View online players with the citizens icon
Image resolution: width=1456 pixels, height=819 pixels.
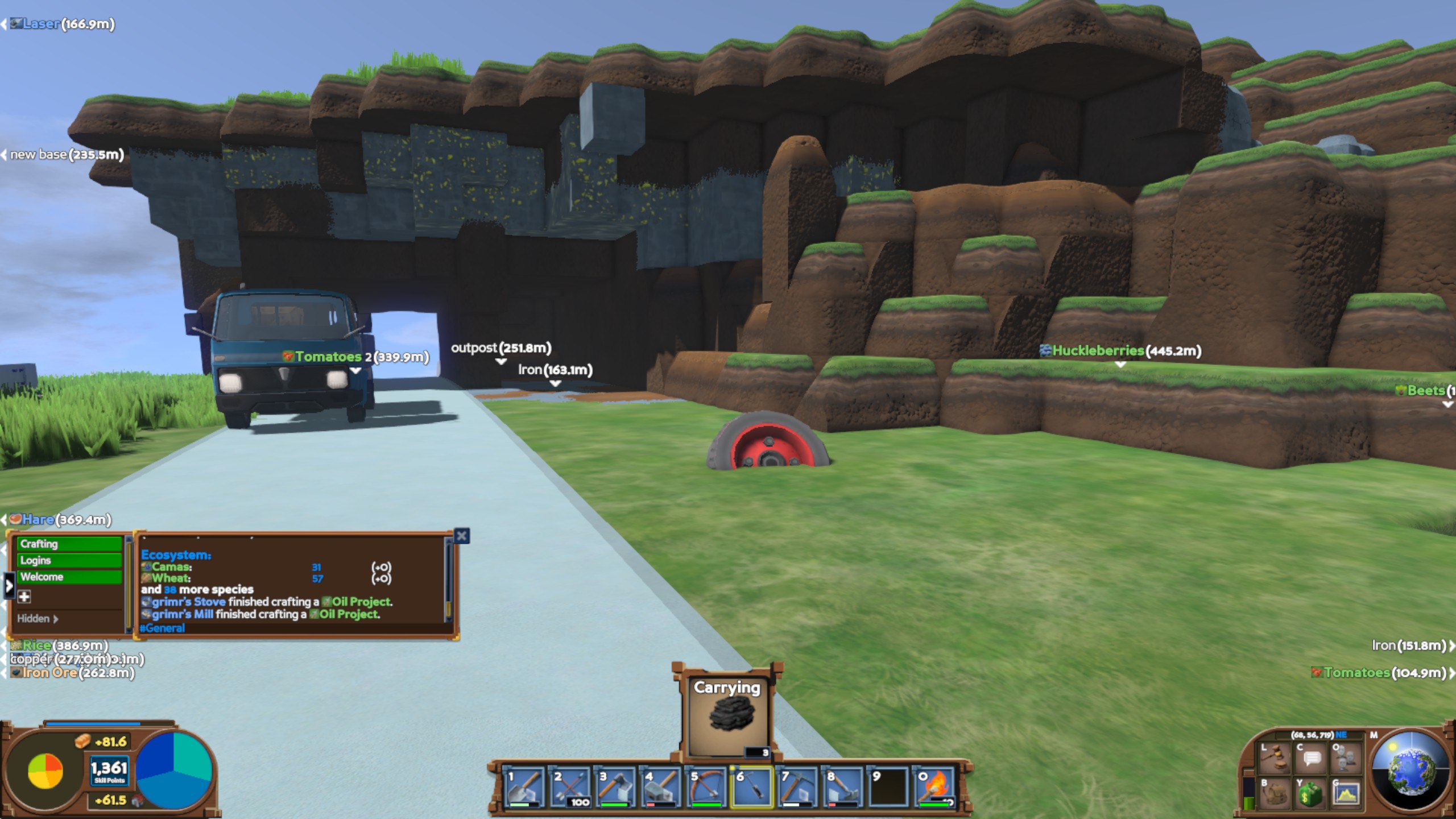pyautogui.click(x=1346, y=756)
